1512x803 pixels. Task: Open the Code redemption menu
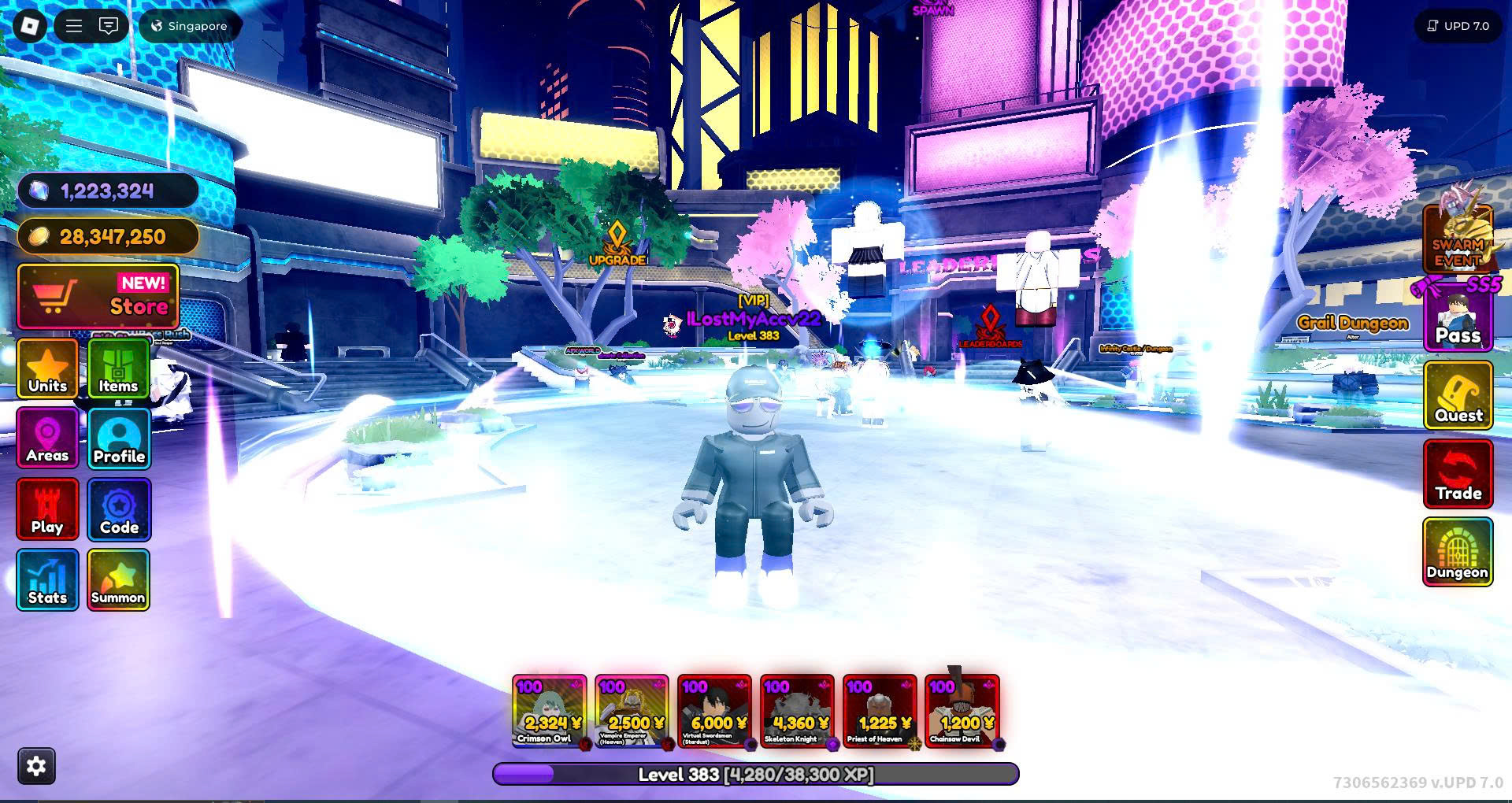click(x=119, y=509)
